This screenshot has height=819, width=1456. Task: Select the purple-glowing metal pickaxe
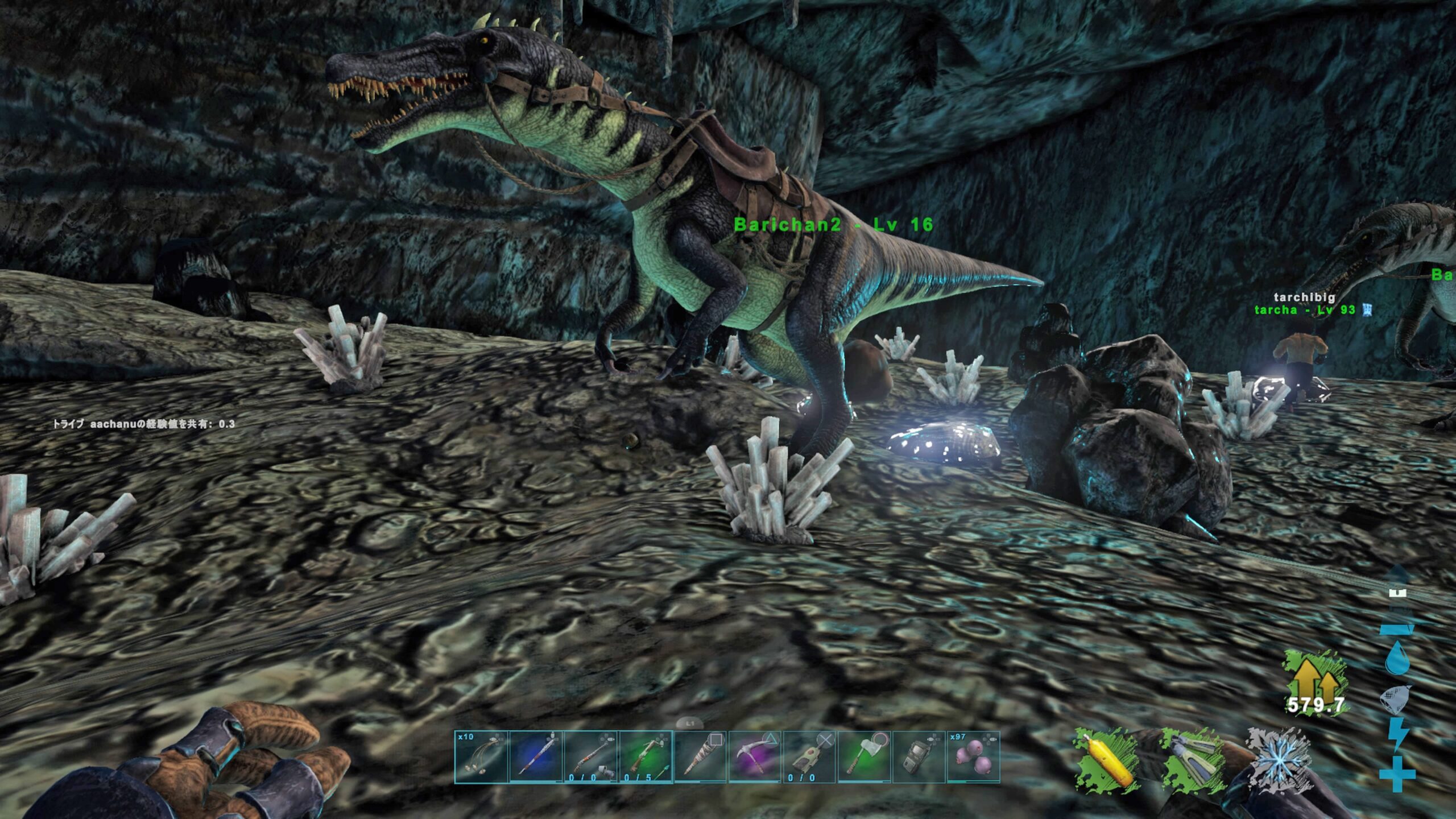click(x=754, y=757)
